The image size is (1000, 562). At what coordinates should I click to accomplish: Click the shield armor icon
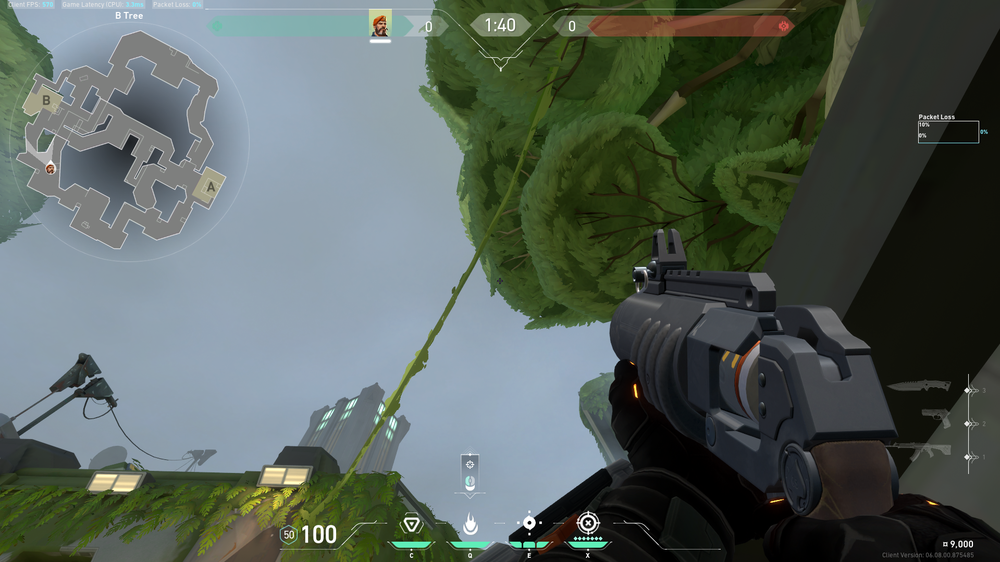288,535
